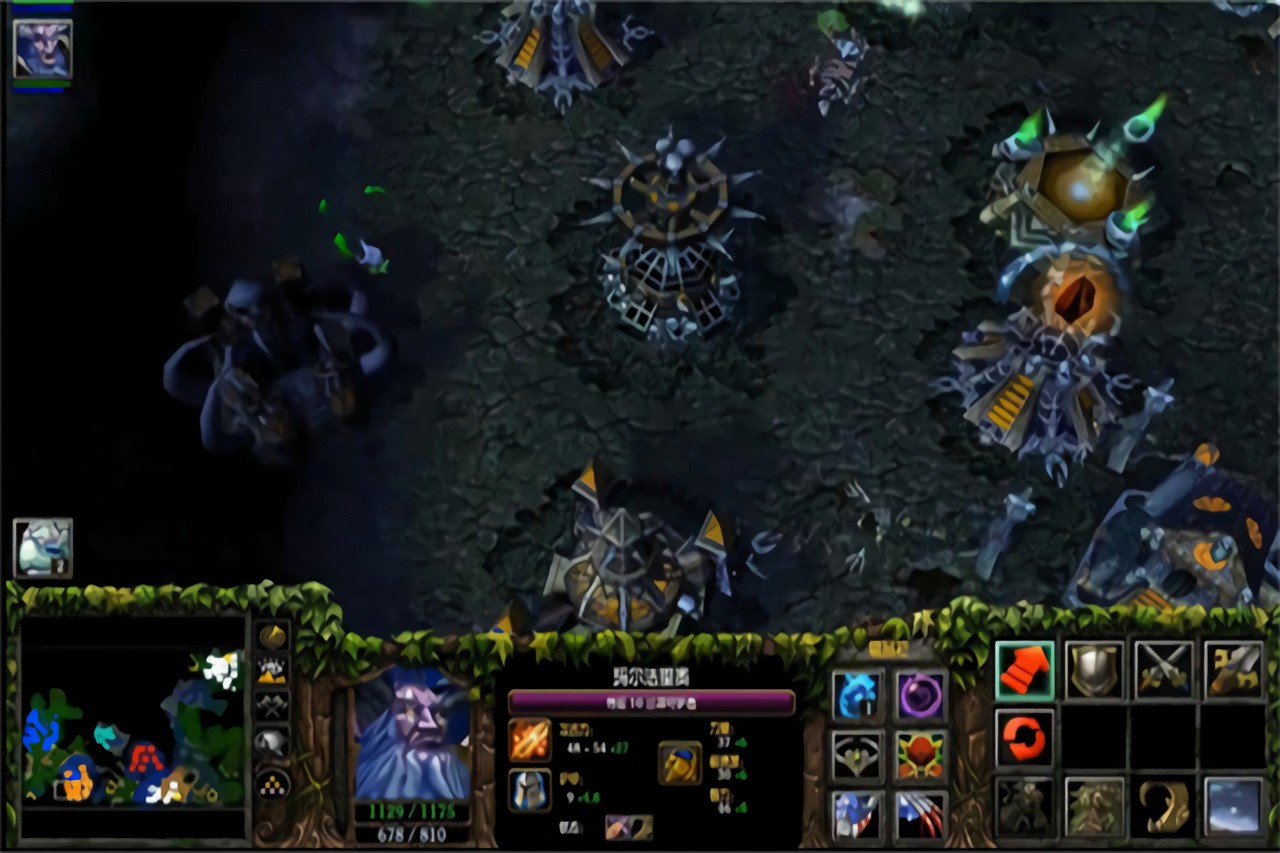This screenshot has width=1280, height=853.
Task: Click the flaming sword attack damage icon
Action: click(529, 741)
